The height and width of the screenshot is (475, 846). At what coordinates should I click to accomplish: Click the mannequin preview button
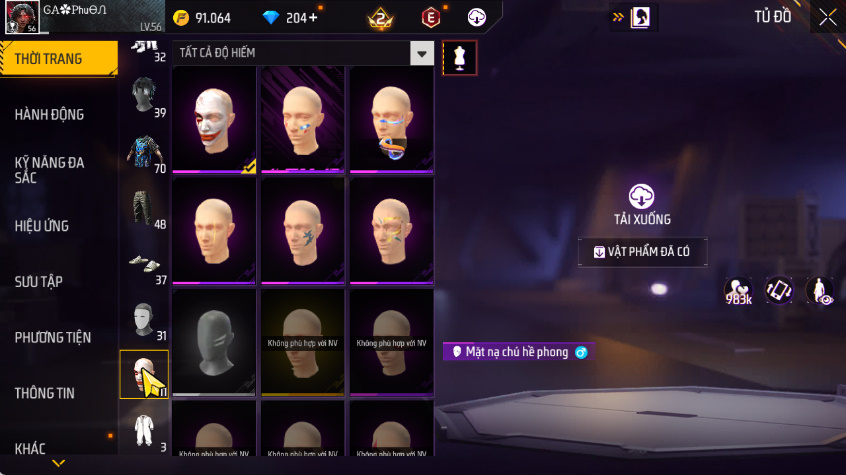click(459, 58)
